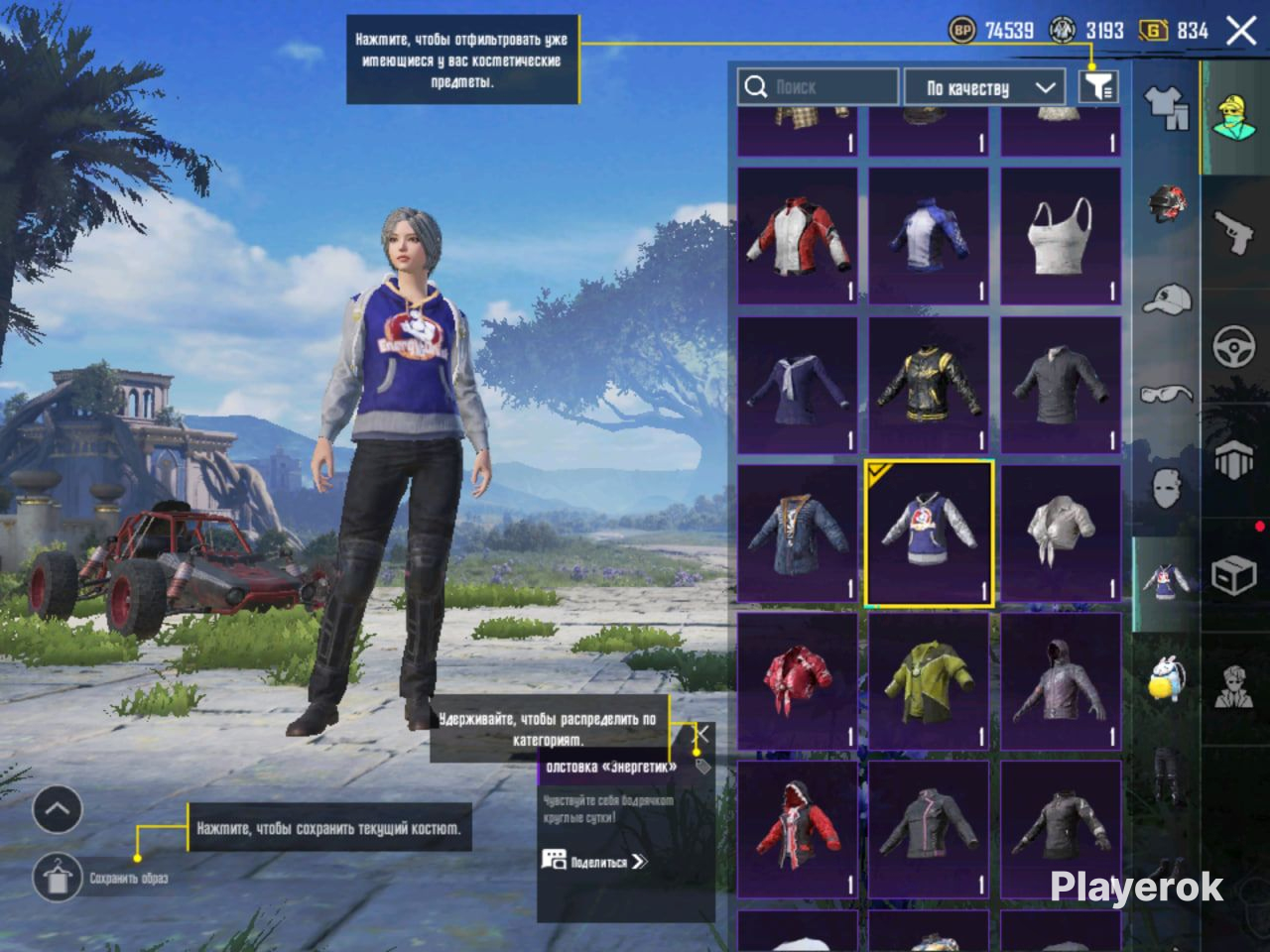Select the yellow-green jacket
The width and height of the screenshot is (1270, 952).
click(929, 682)
